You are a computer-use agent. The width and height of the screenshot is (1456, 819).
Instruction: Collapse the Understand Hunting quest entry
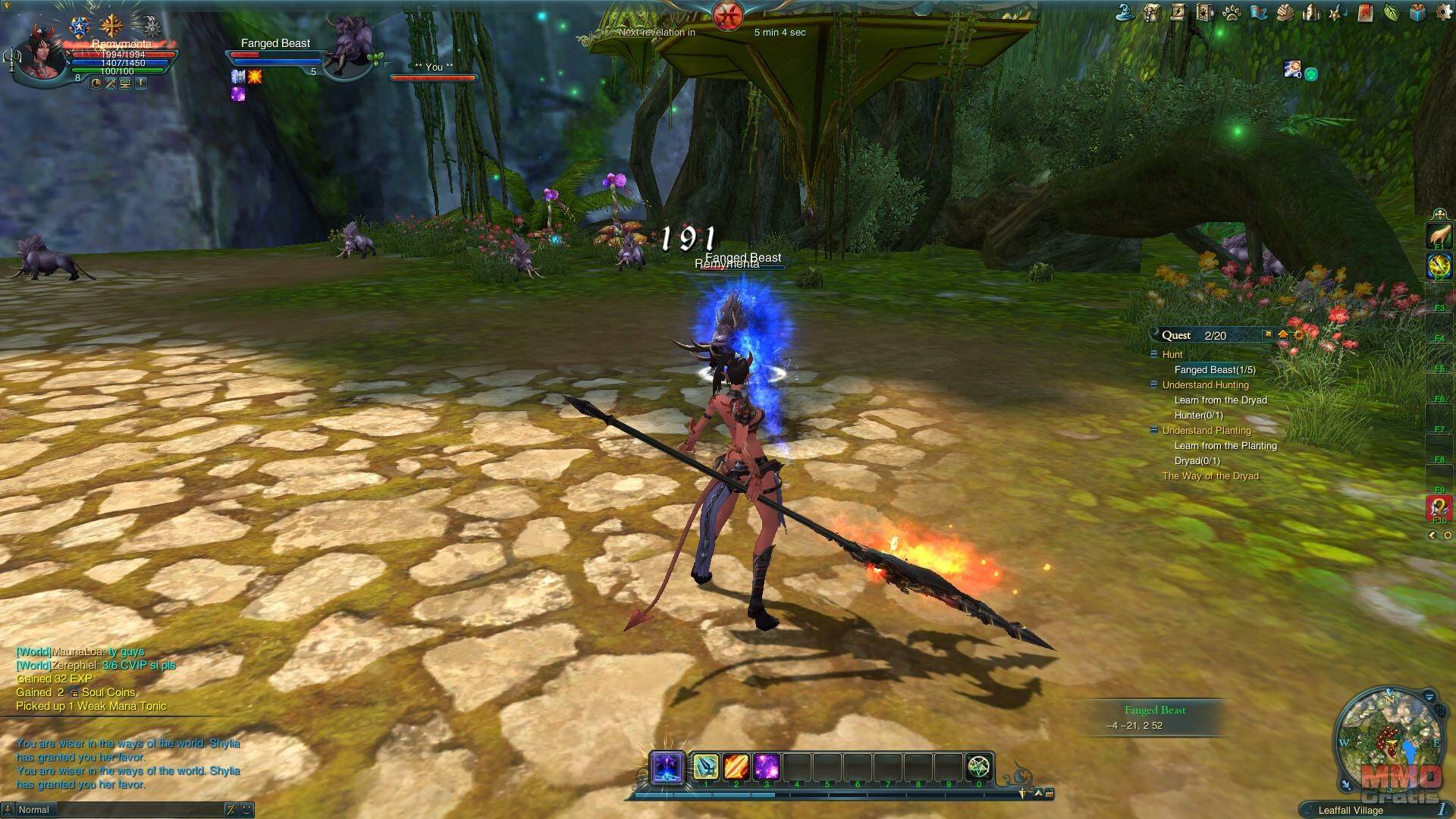pos(1154,385)
